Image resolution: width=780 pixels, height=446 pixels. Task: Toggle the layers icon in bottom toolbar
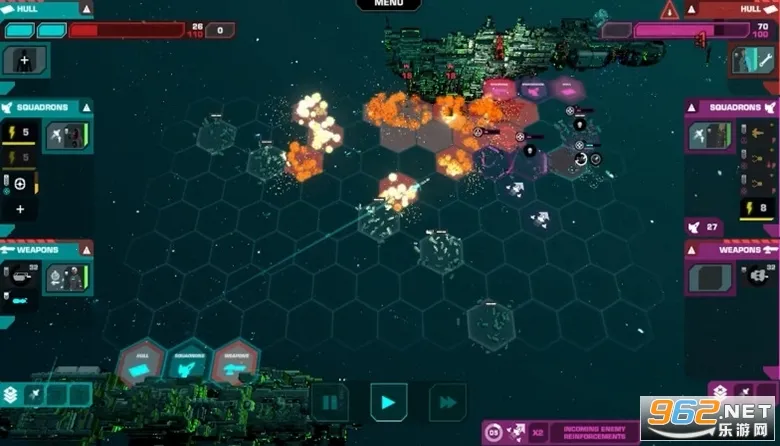pos(11,395)
